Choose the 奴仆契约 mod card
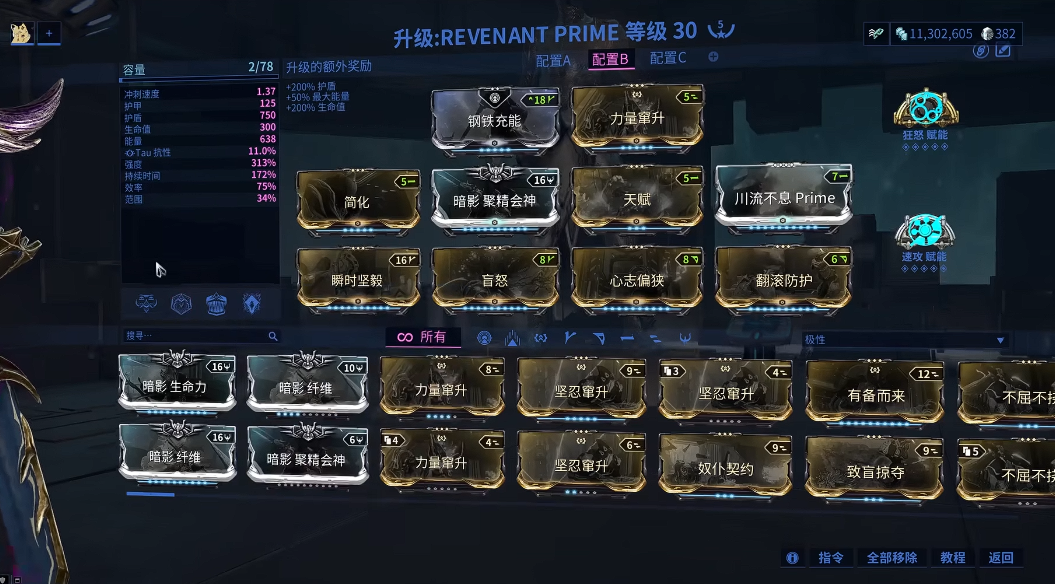 [x=725, y=467]
